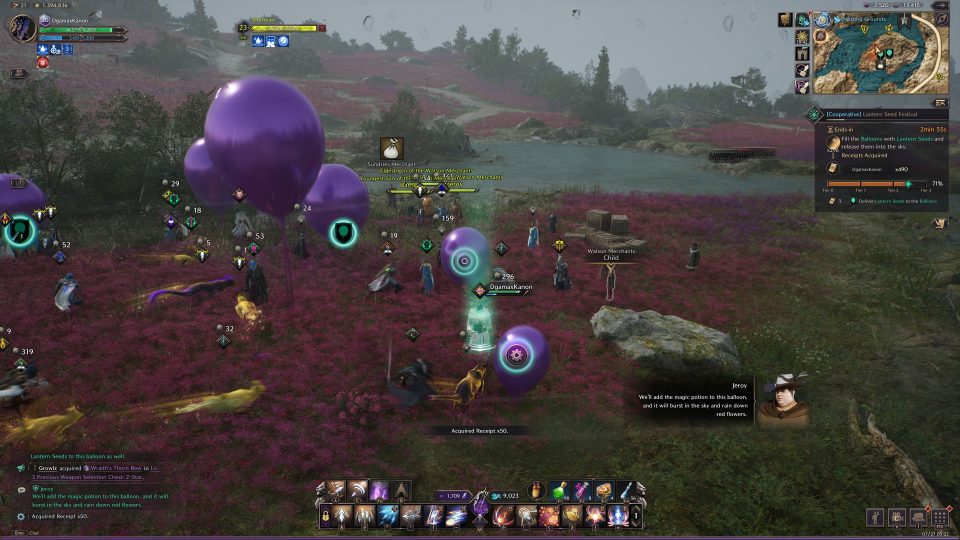Open the Lantern Seed Festival event tracker
Screen dimensions: 960x540
click(872, 115)
